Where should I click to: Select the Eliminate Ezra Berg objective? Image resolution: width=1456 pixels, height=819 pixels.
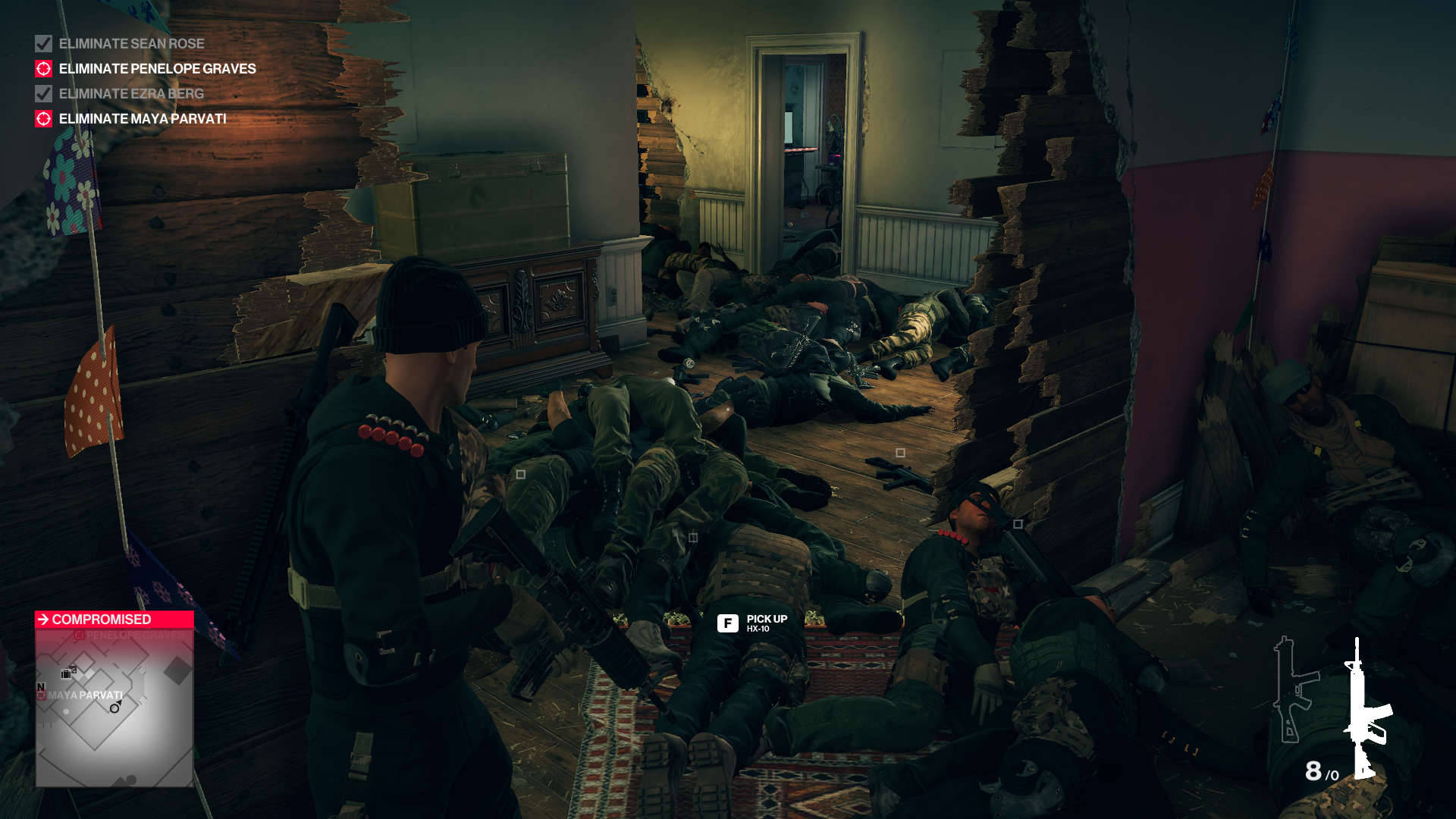tap(131, 94)
